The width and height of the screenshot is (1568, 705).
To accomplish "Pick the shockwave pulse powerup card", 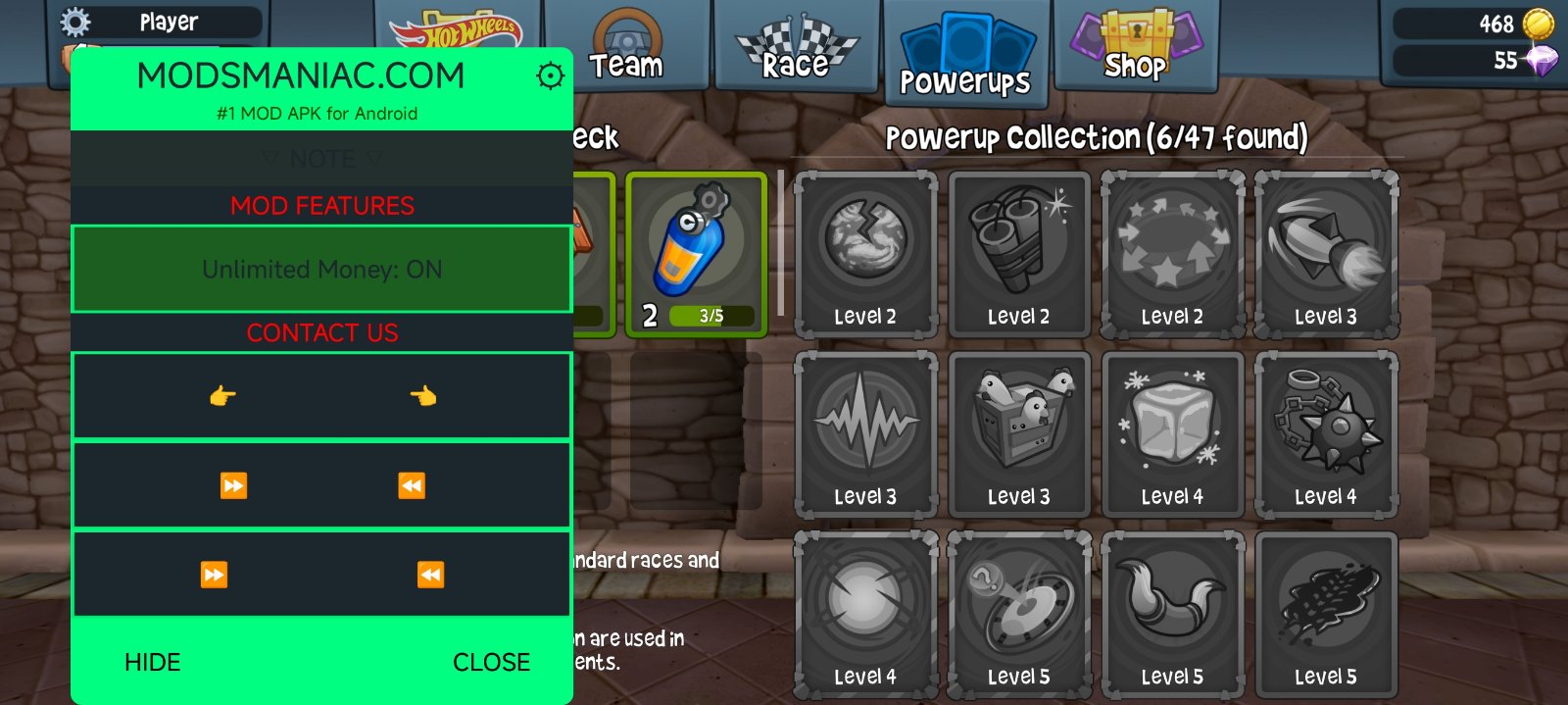I will coord(865,432).
